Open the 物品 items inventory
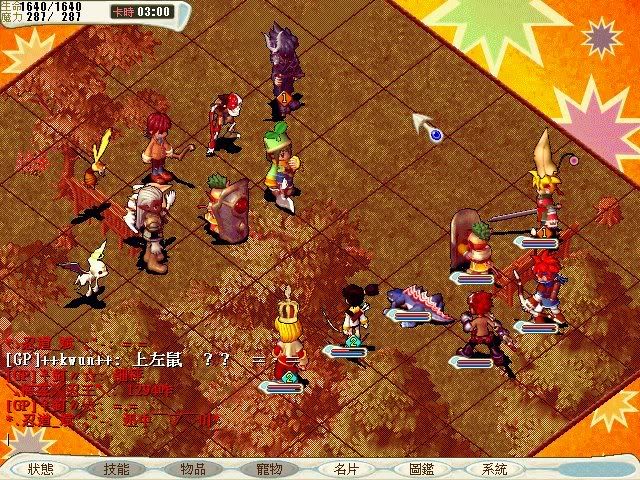640x480 pixels. point(193,468)
